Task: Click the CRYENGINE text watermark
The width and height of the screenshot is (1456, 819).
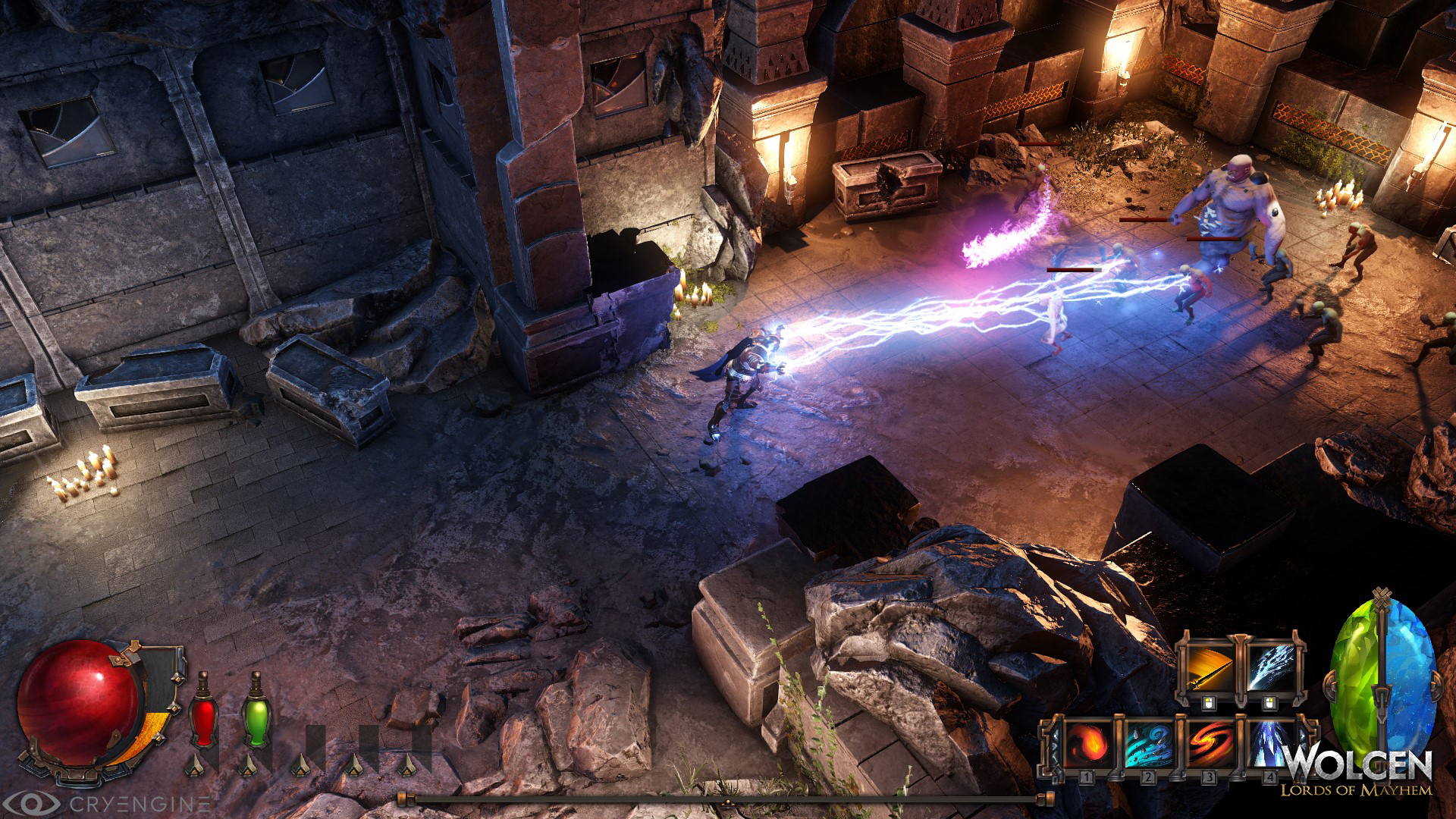Action: pos(140,805)
